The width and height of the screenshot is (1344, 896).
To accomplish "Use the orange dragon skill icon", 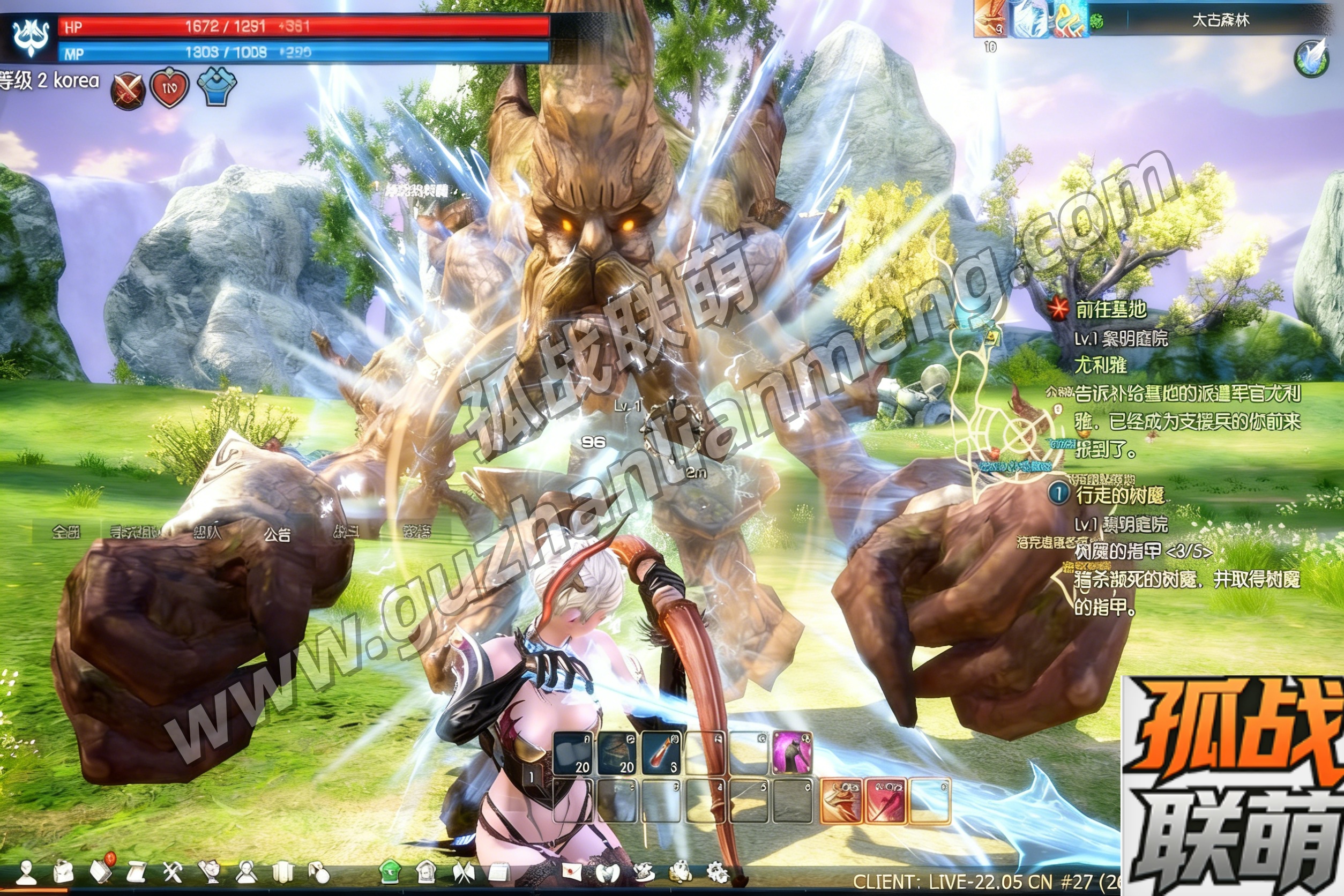I will pyautogui.click(x=841, y=801).
